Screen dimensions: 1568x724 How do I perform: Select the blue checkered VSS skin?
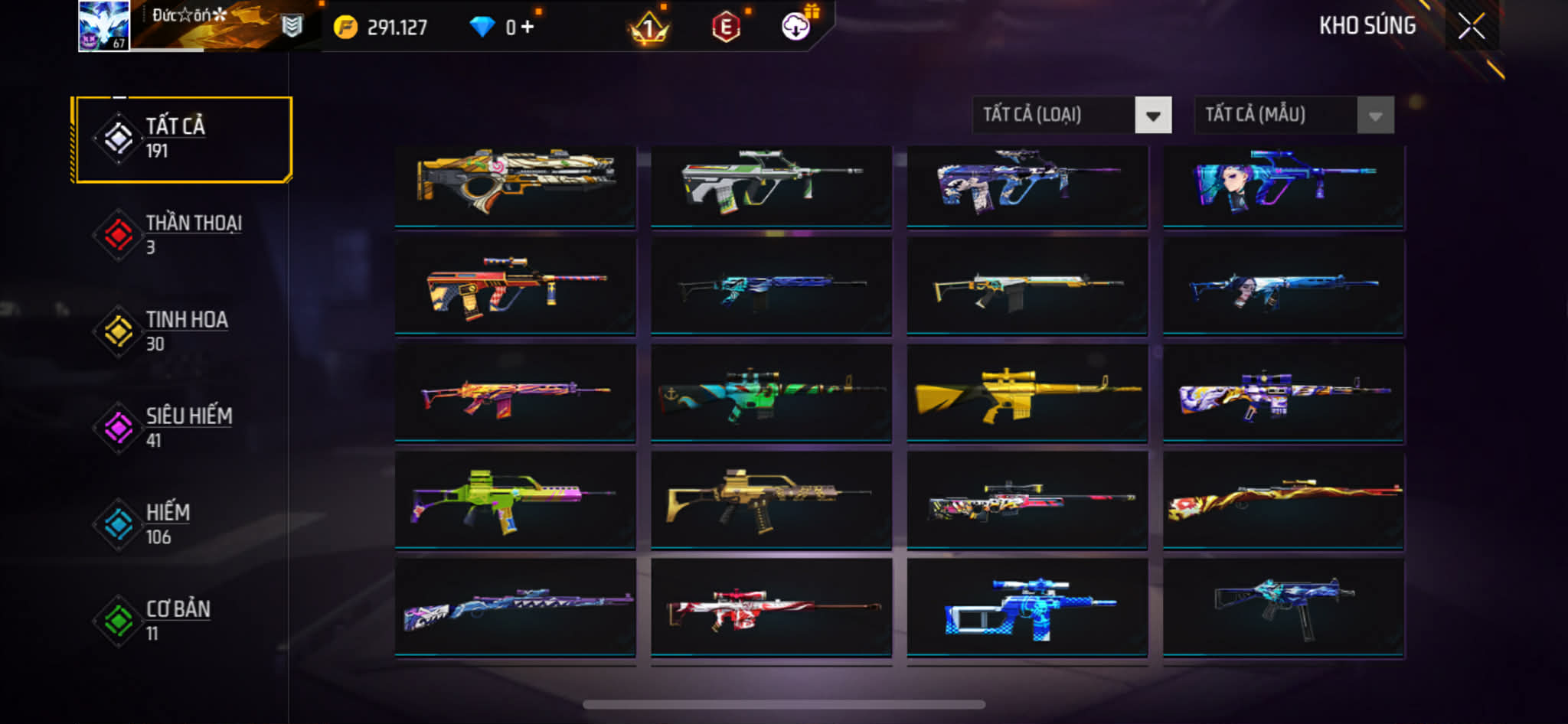click(1026, 608)
